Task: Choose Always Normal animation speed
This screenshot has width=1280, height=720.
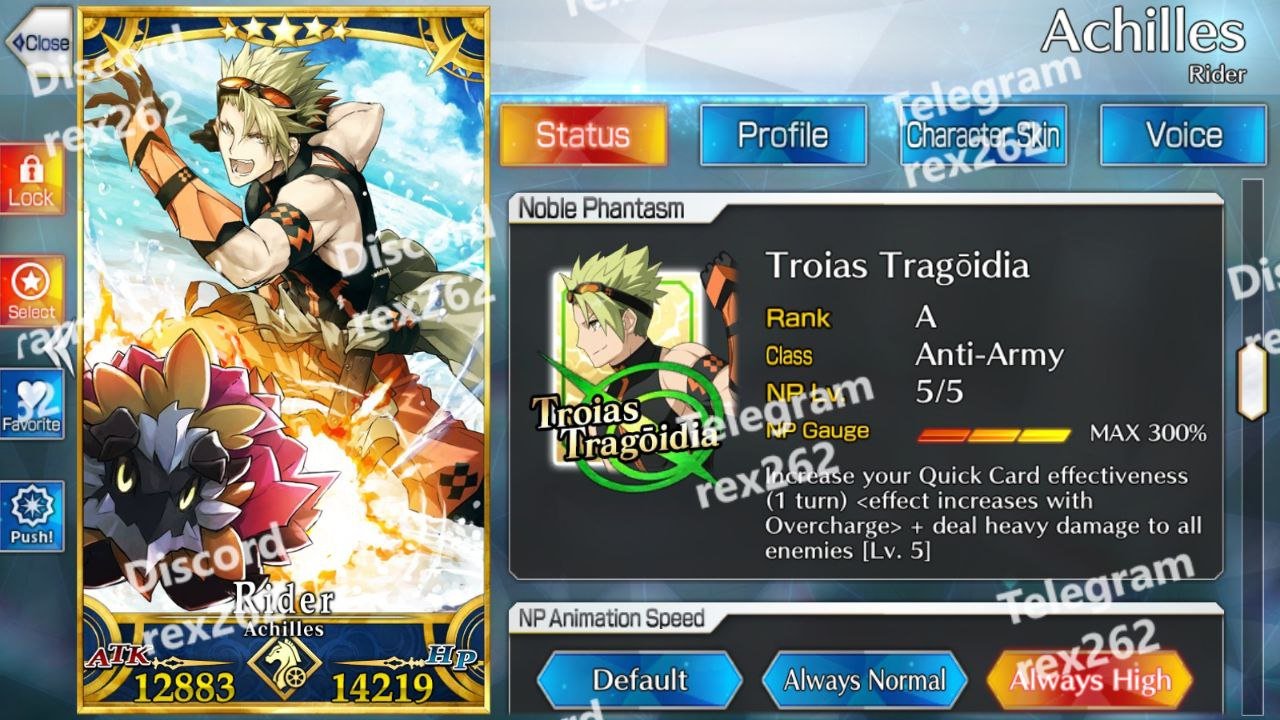Action: pyautogui.click(x=864, y=681)
